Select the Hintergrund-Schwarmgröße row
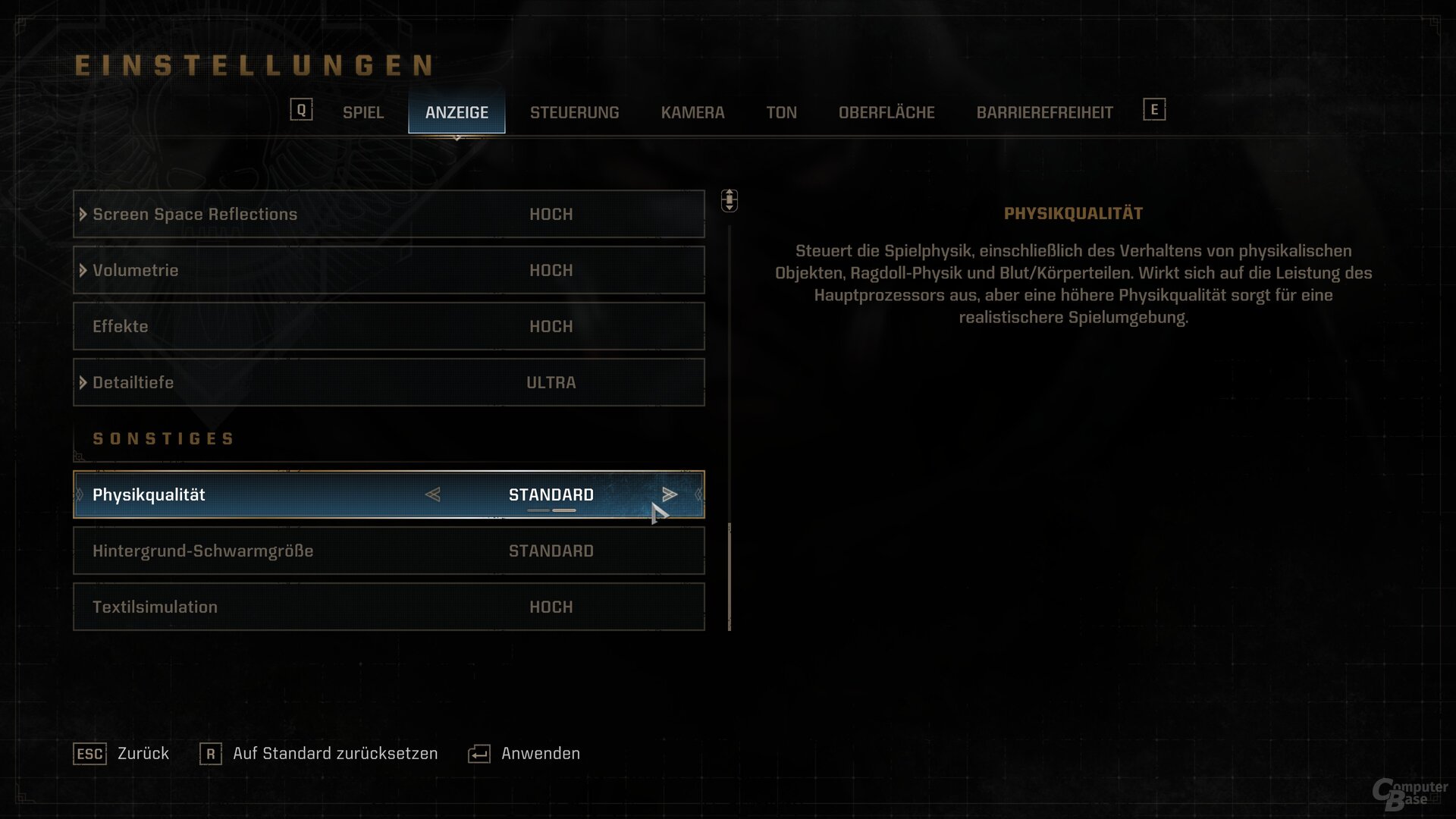 click(x=388, y=551)
